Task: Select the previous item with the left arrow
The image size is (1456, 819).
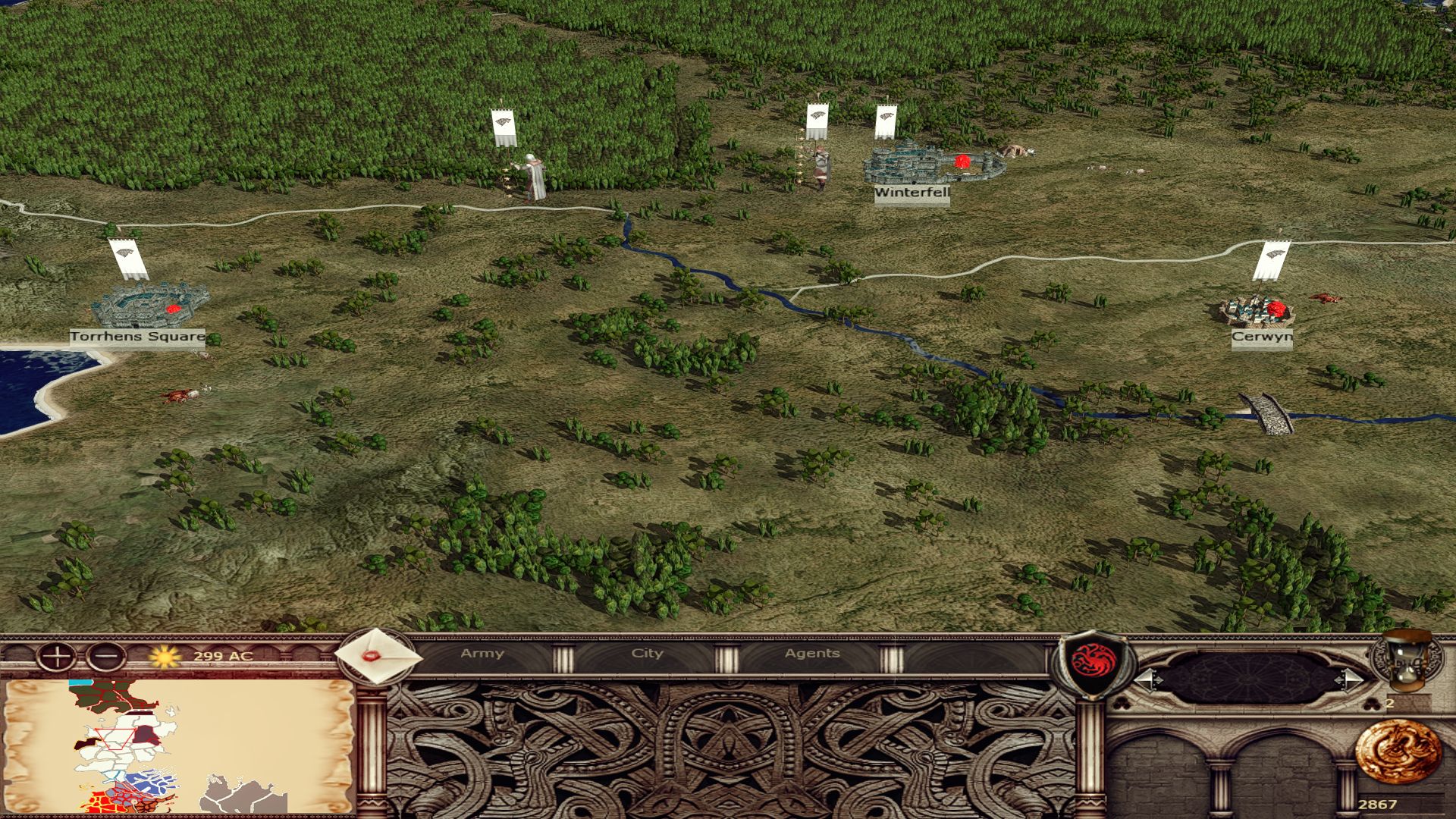Action: click(1147, 679)
